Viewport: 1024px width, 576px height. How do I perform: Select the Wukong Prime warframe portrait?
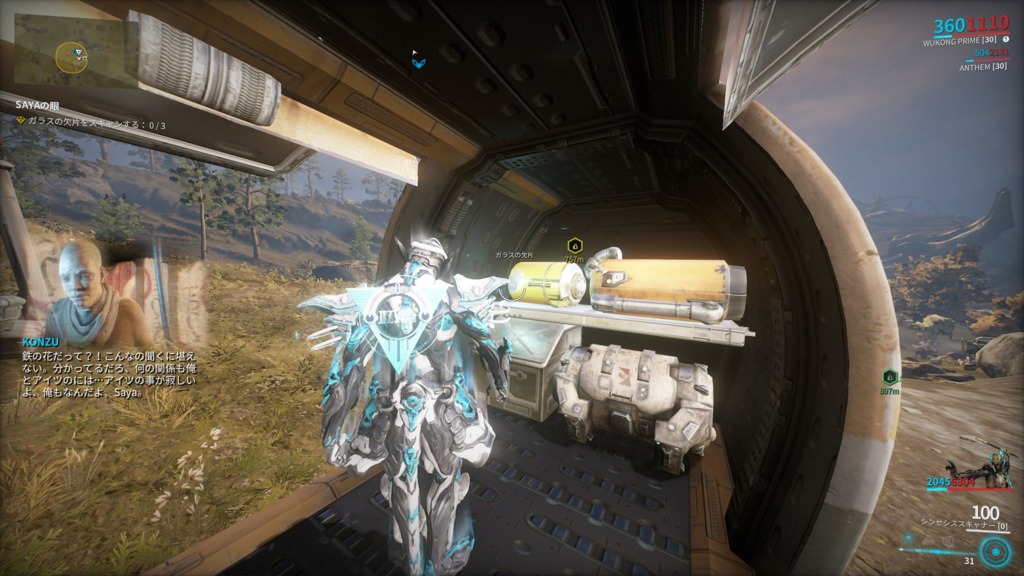tap(984, 469)
